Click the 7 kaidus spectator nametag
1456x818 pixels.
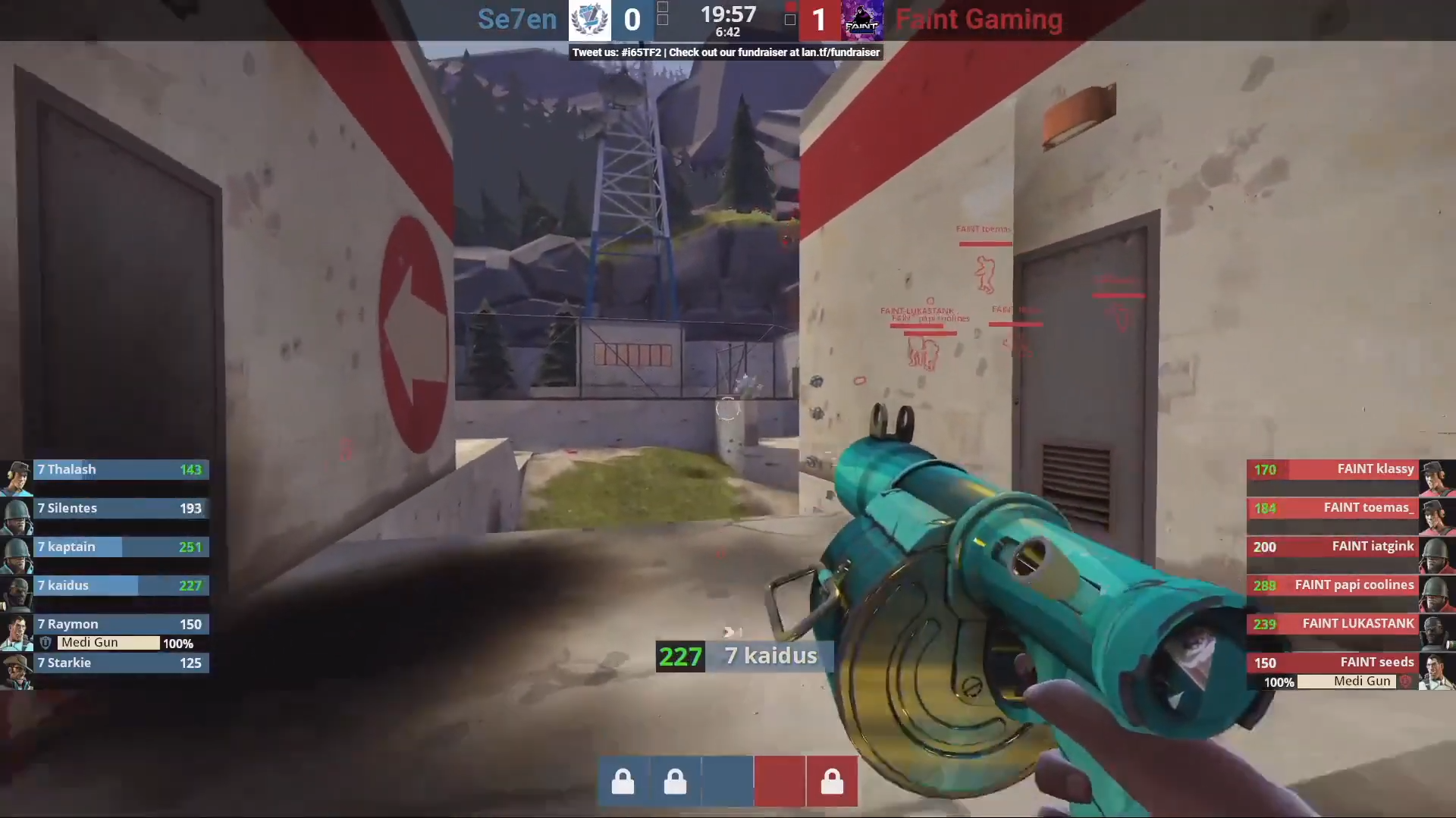pos(771,656)
